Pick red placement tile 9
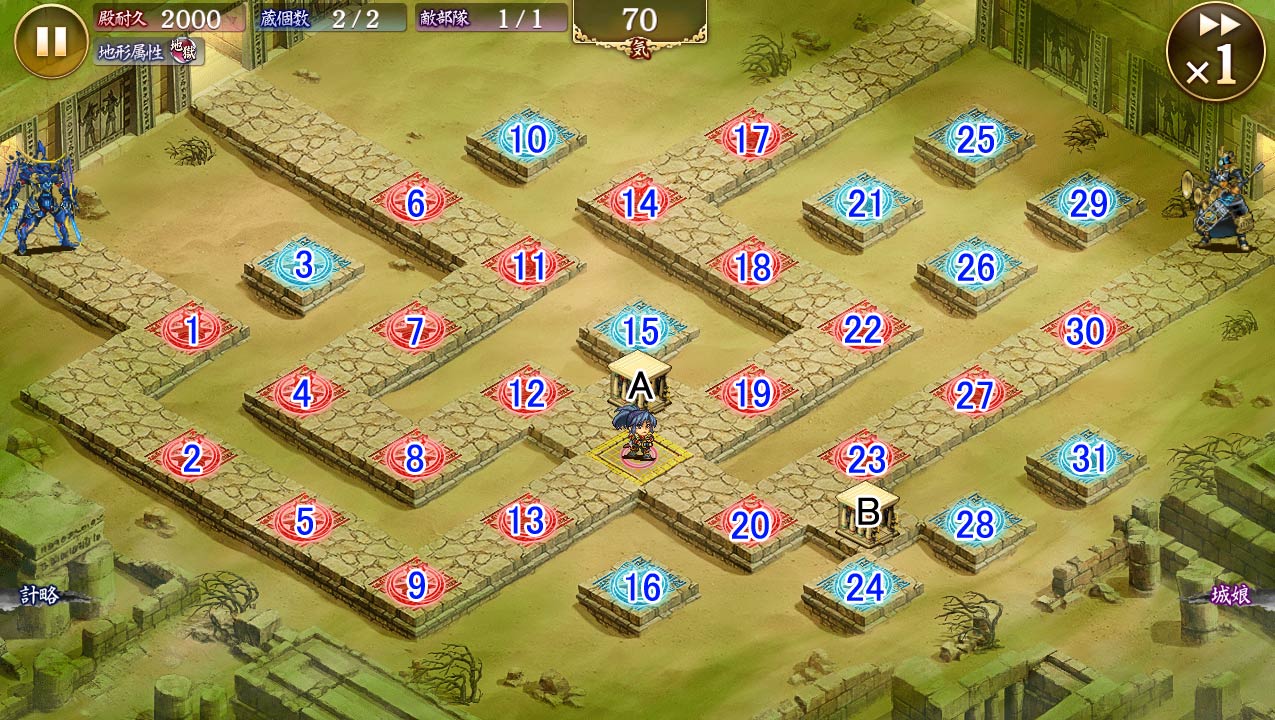1275x720 pixels. [415, 585]
